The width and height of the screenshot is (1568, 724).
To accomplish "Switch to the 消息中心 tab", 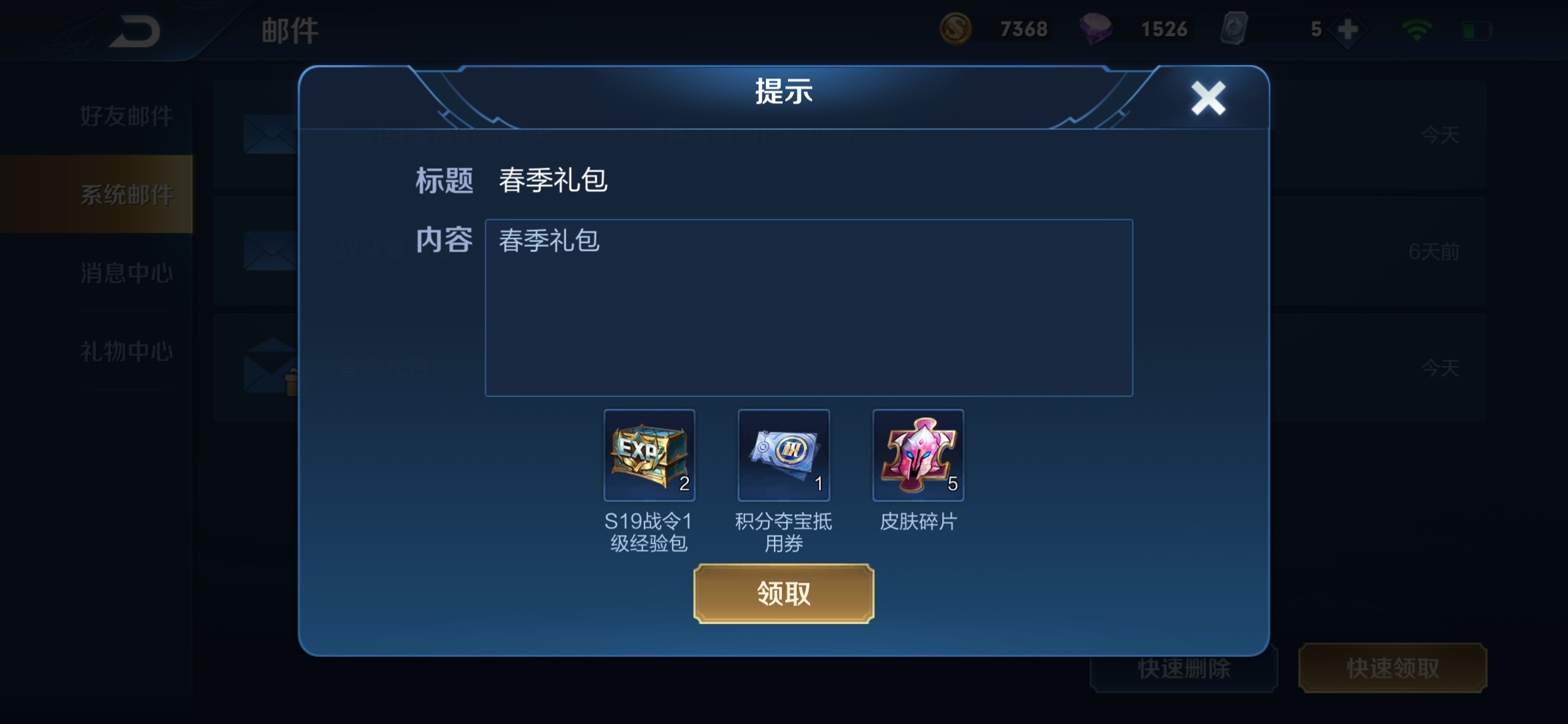I will pos(126,272).
